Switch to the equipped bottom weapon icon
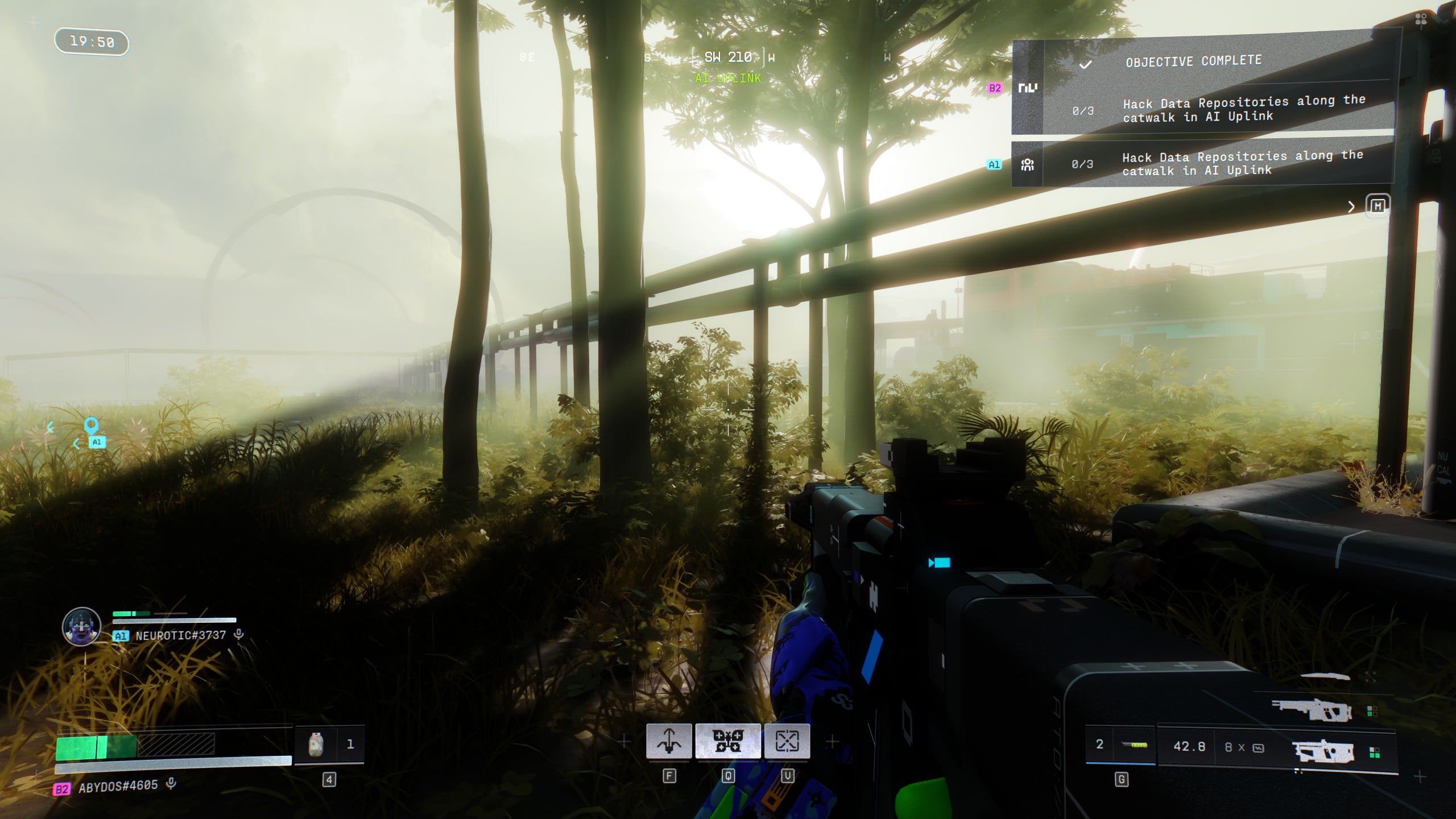The height and width of the screenshot is (819, 1456). coord(1323,752)
